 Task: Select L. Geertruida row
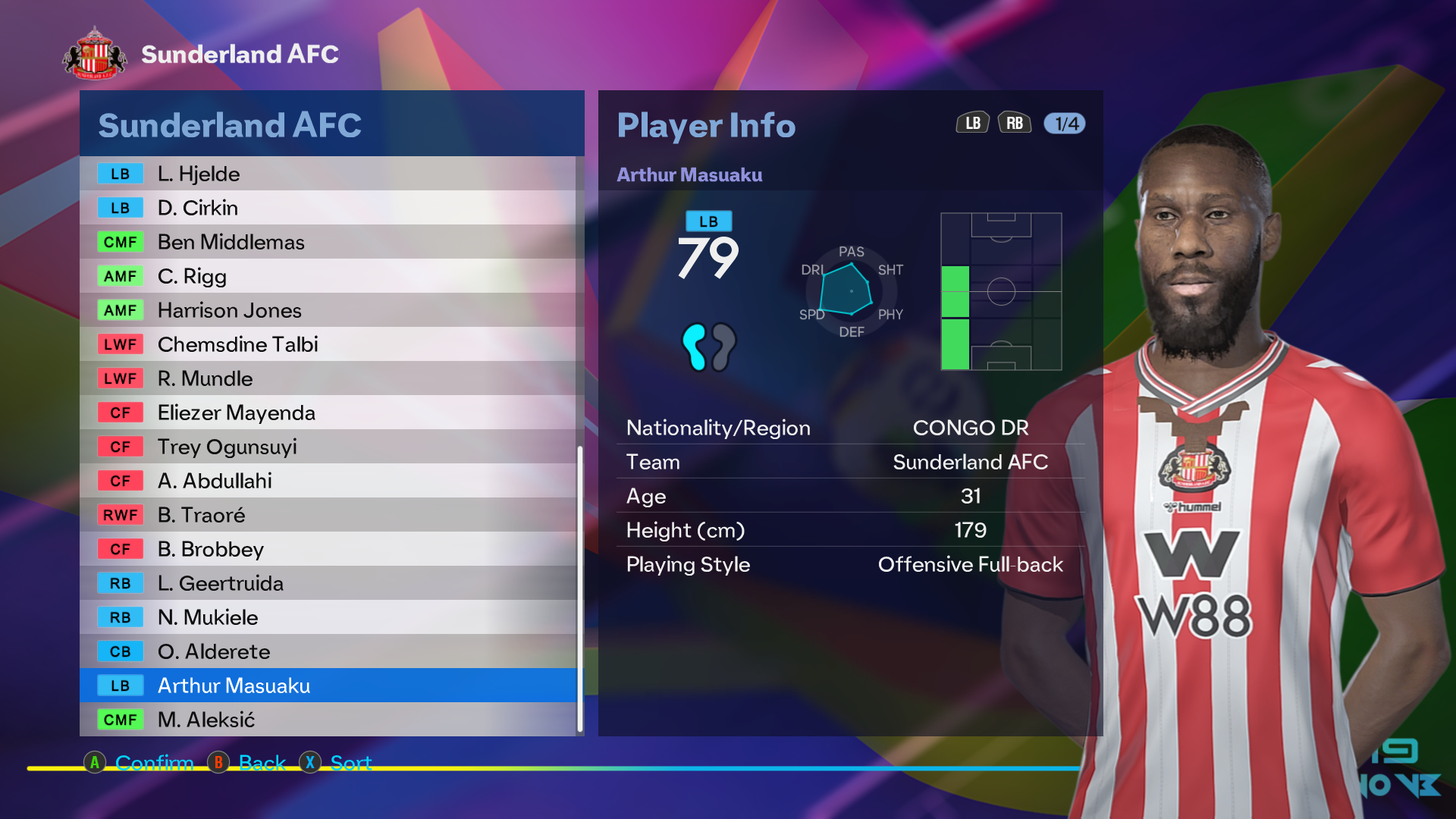328,583
